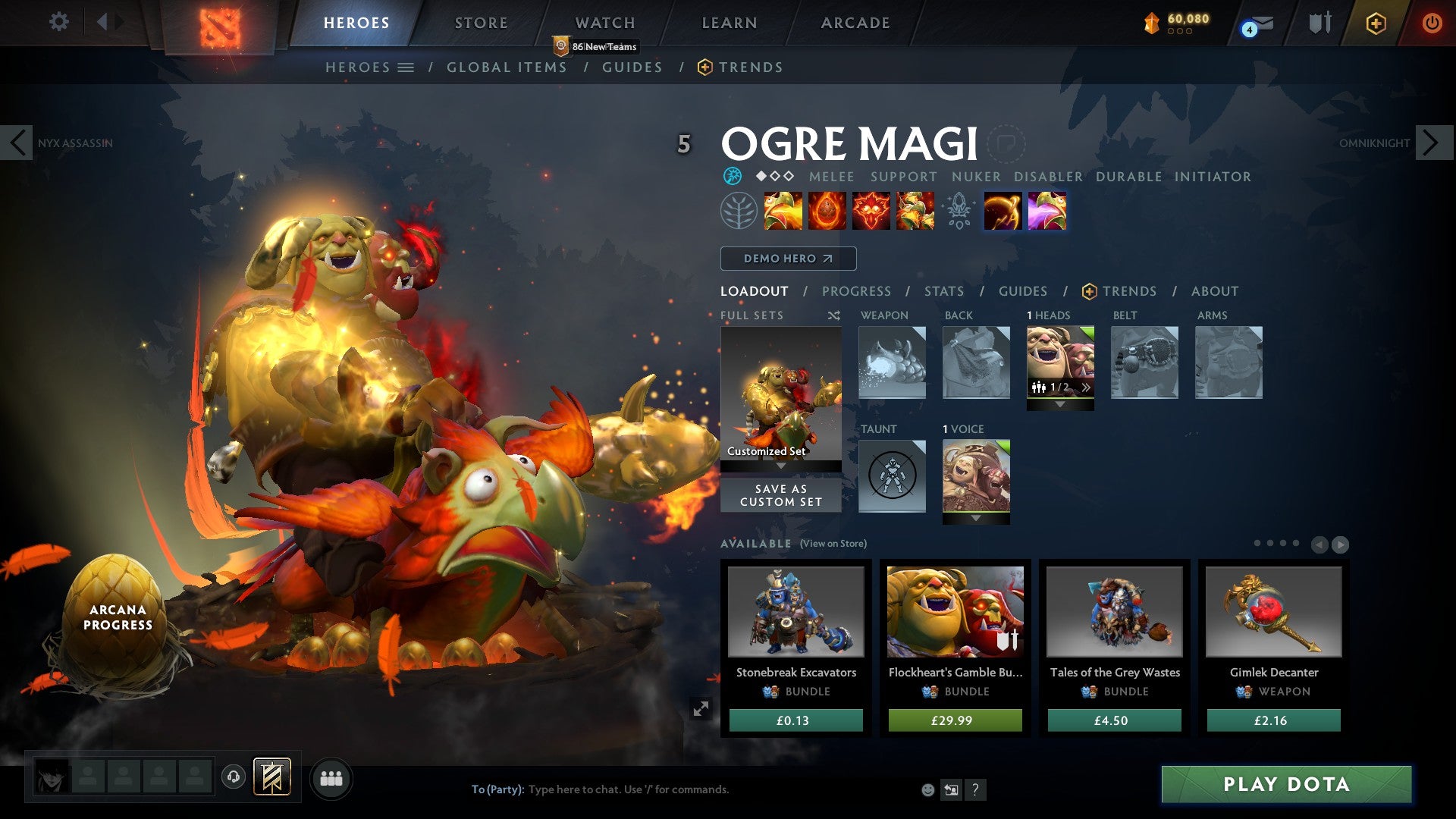
Task: Open the heroes hamburger menu
Action: [407, 67]
